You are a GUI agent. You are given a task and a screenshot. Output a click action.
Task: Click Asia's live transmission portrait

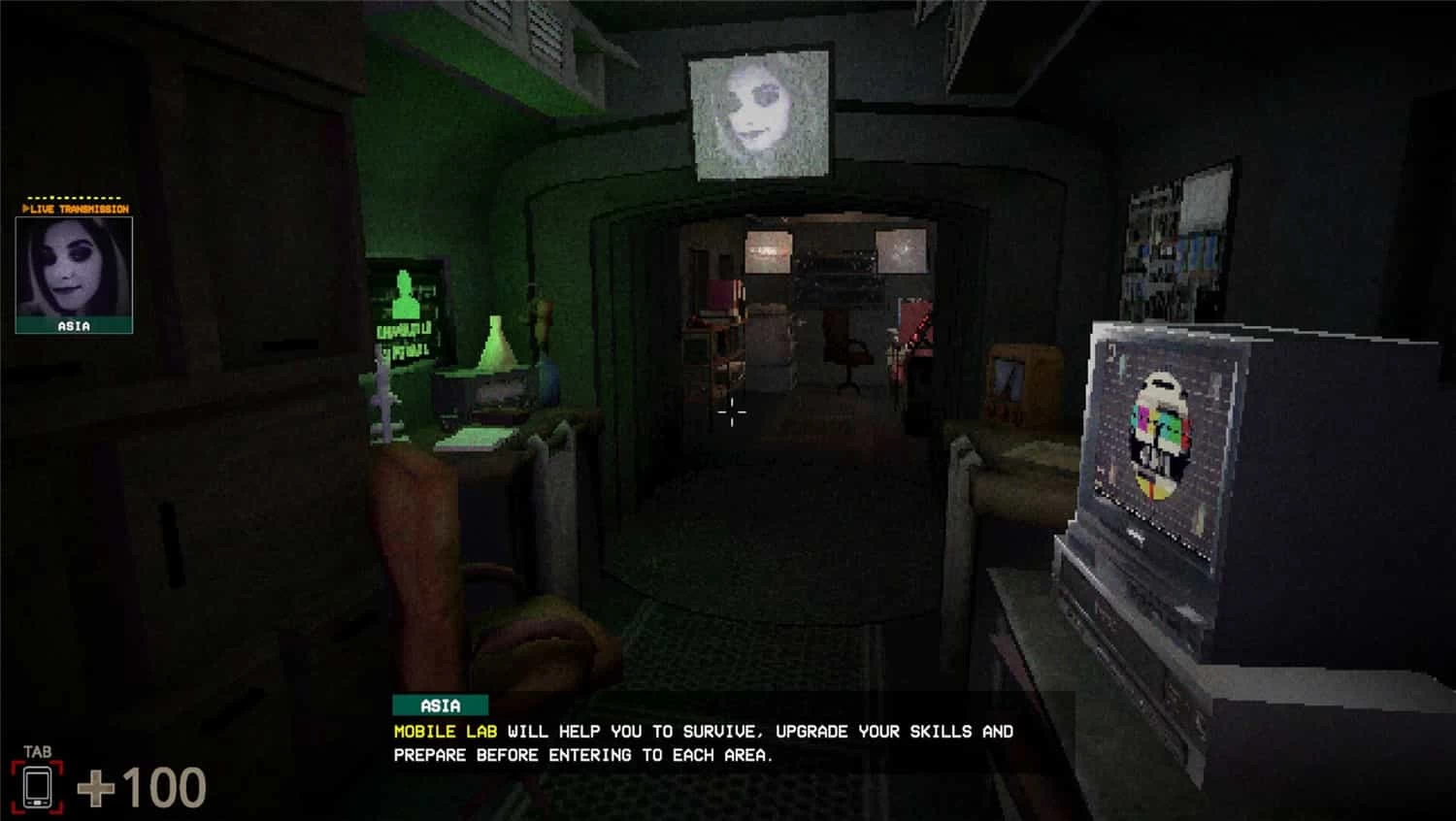[74, 268]
